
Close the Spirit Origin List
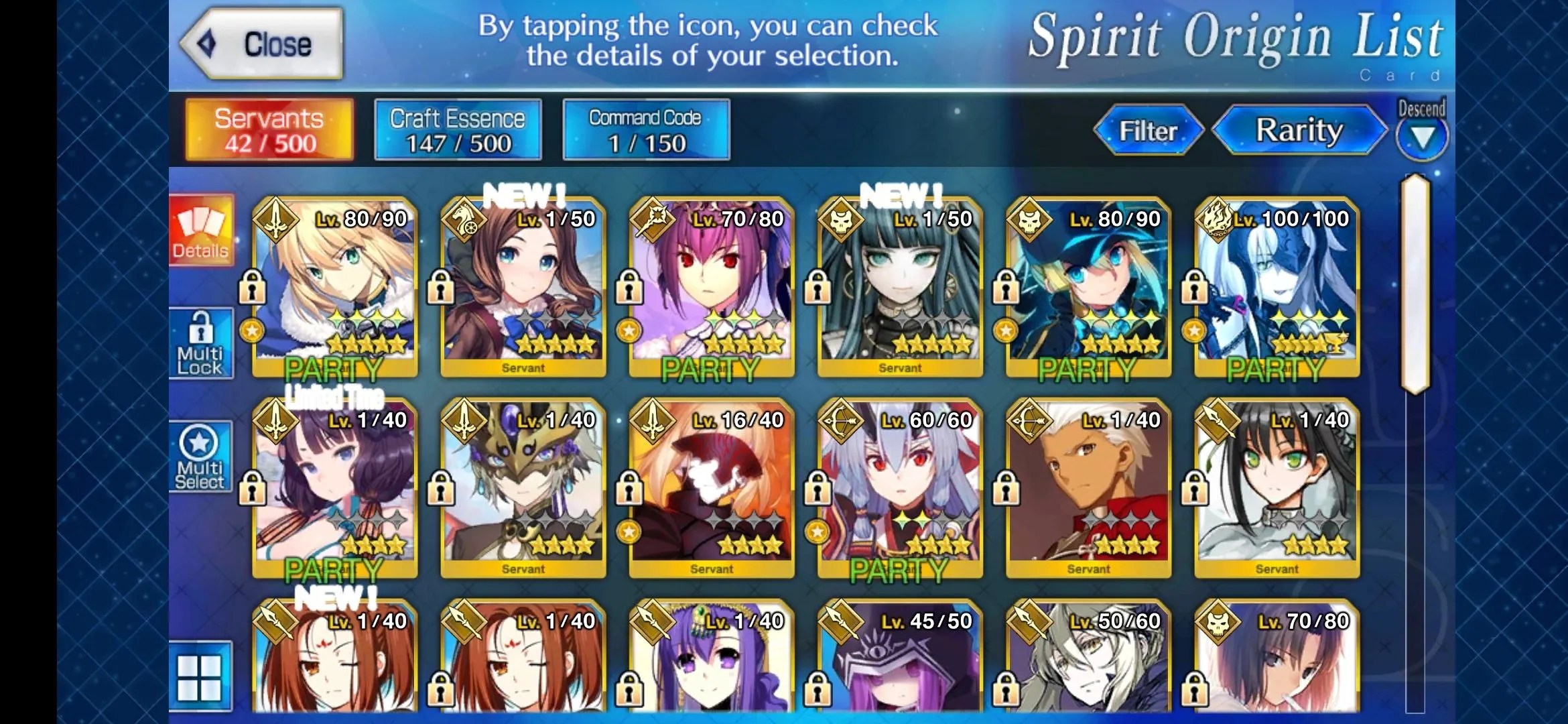[x=263, y=44]
